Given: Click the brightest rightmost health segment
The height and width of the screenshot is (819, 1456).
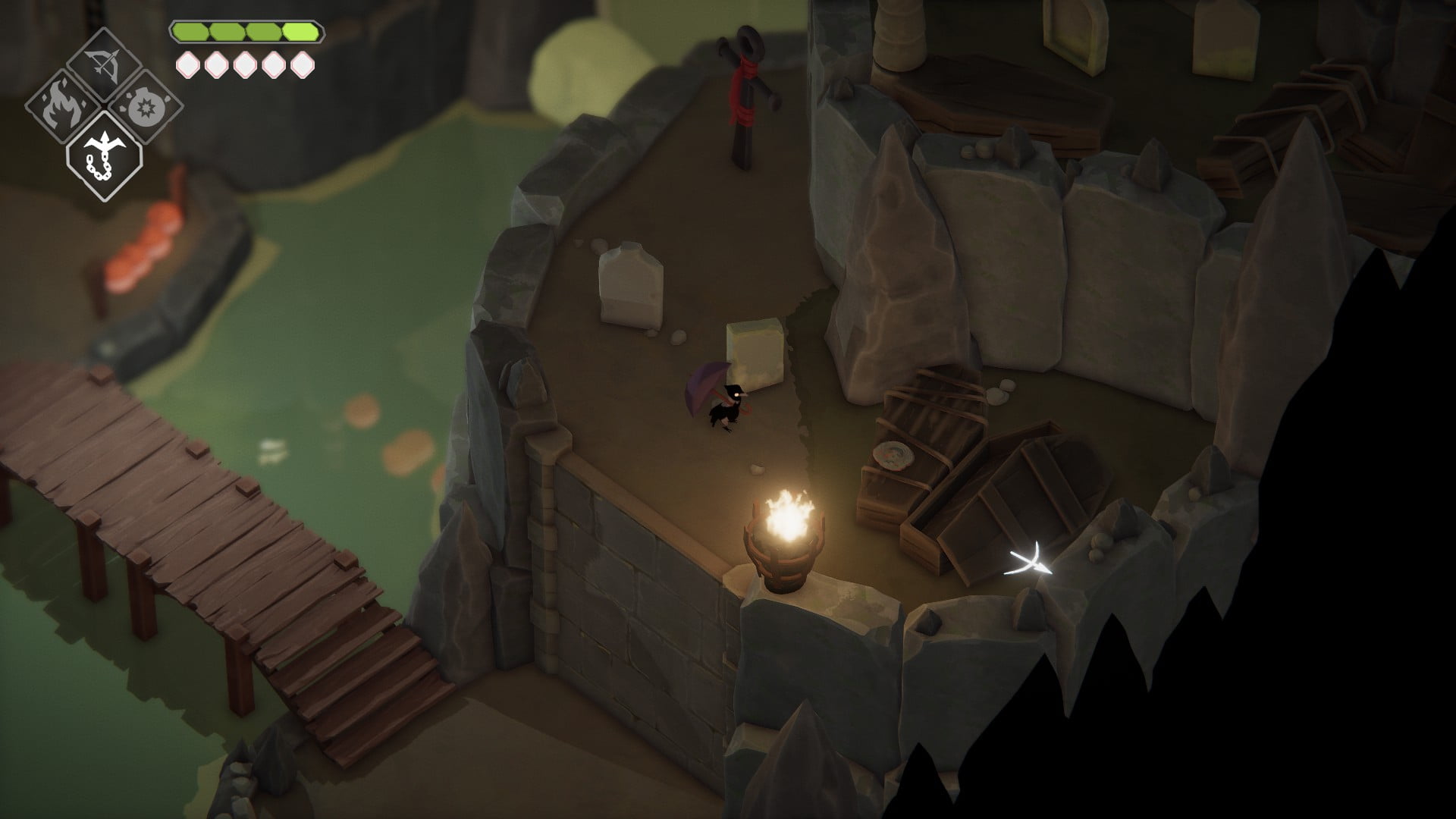Looking at the screenshot, I should [301, 32].
